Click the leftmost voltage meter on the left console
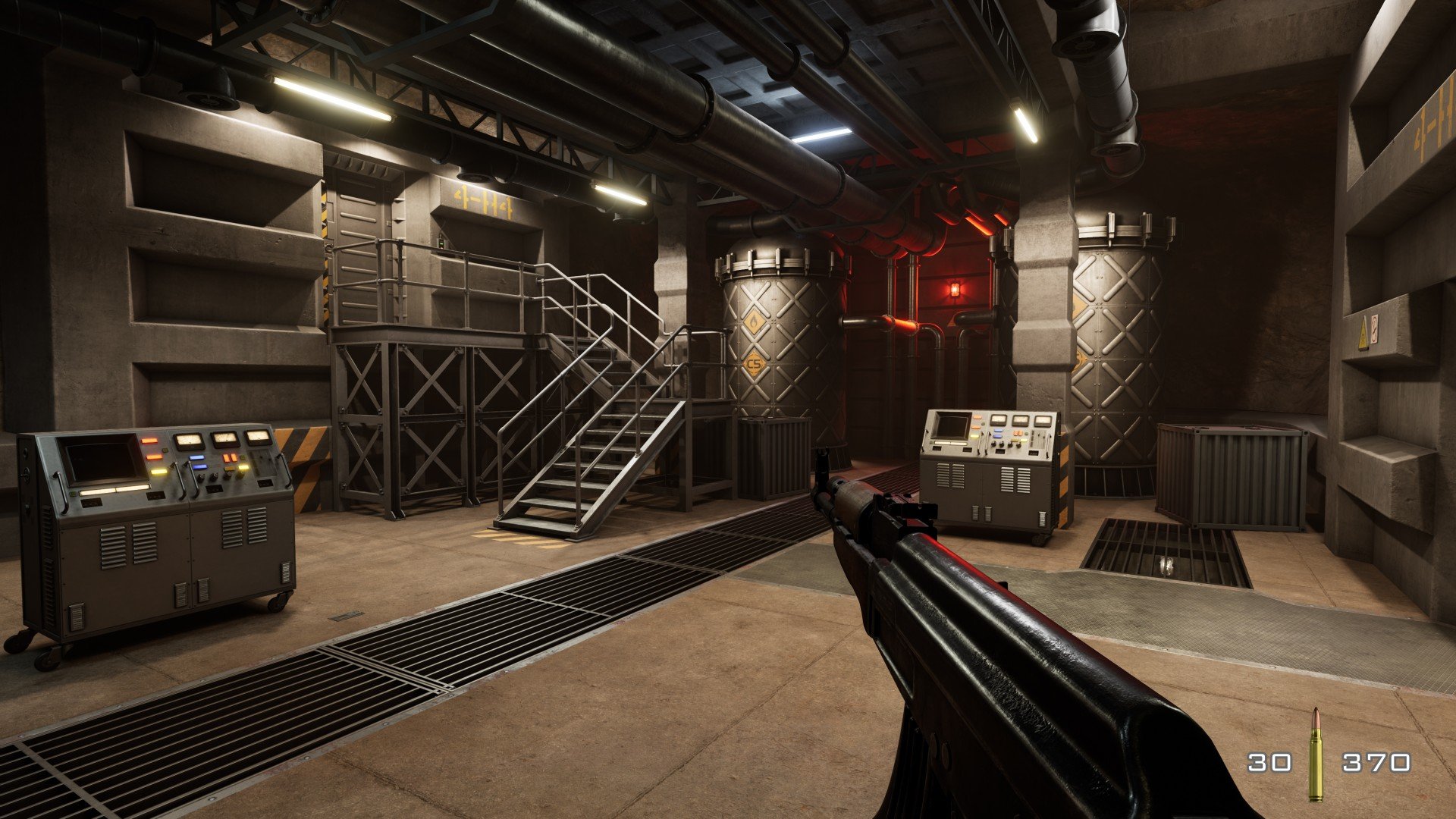Image resolution: width=1456 pixels, height=819 pixels. click(x=190, y=439)
